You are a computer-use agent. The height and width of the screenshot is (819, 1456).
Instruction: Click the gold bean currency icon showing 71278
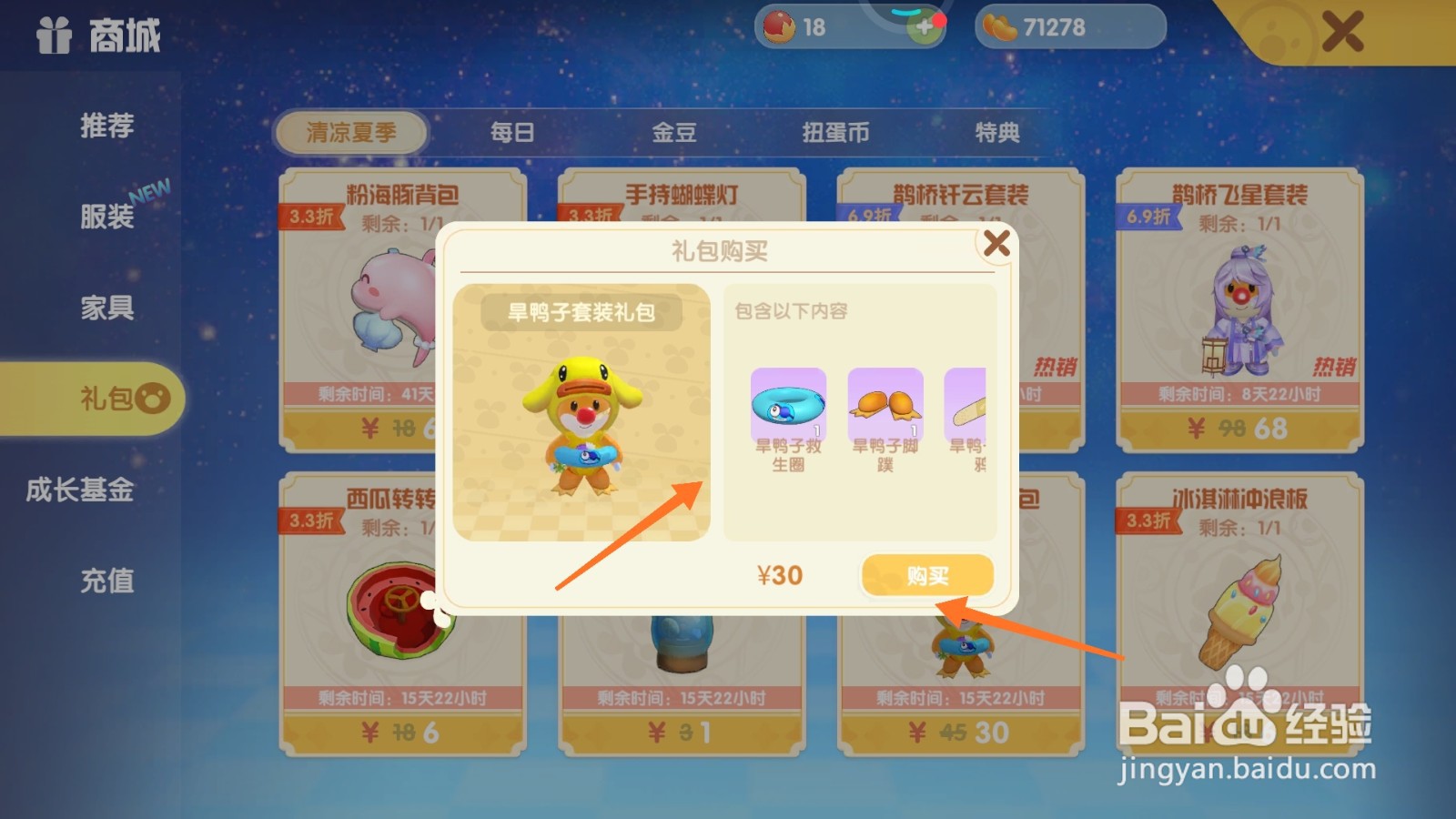click(x=1001, y=25)
